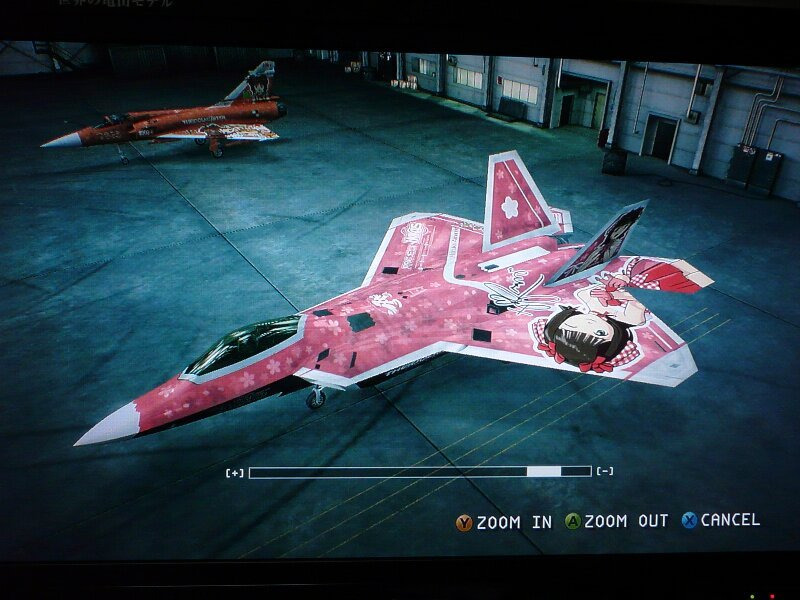This screenshot has height=600, width=800.
Task: Click the white handle on the zoom slider
Action: (544, 471)
